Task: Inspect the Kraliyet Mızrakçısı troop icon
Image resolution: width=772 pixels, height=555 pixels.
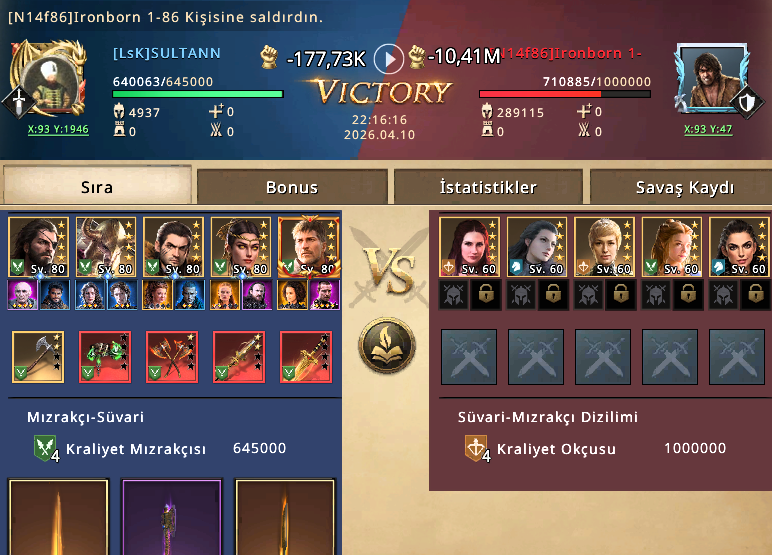Action: pyautogui.click(x=47, y=449)
